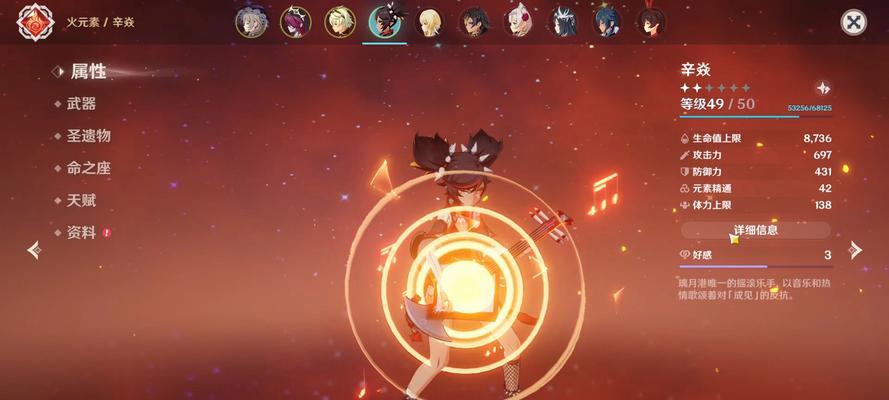This screenshot has width=889, height=400.
Task: Switch to the next character with right arrow
Action: pos(854,249)
